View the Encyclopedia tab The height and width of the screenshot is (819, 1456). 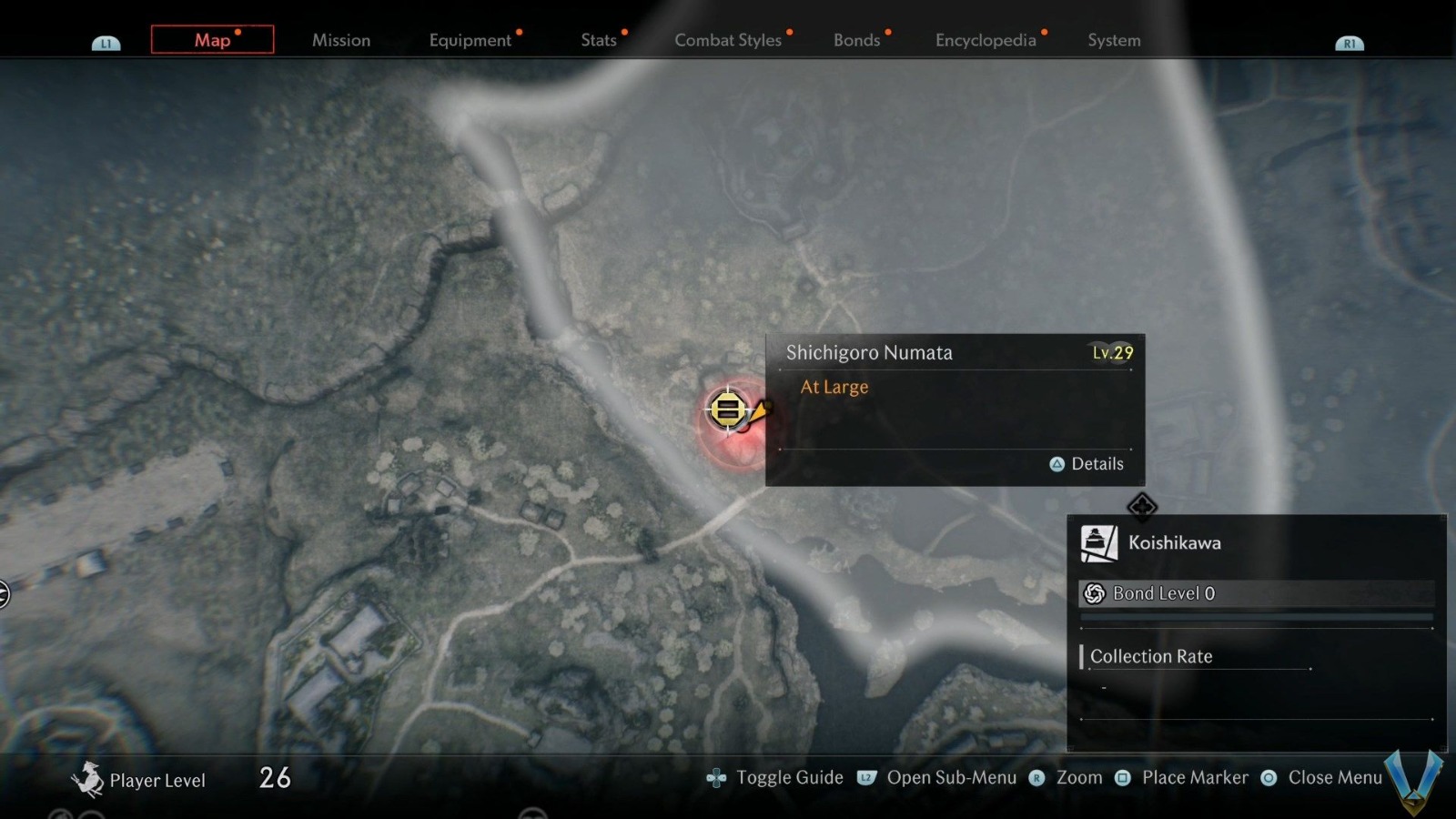(x=986, y=40)
